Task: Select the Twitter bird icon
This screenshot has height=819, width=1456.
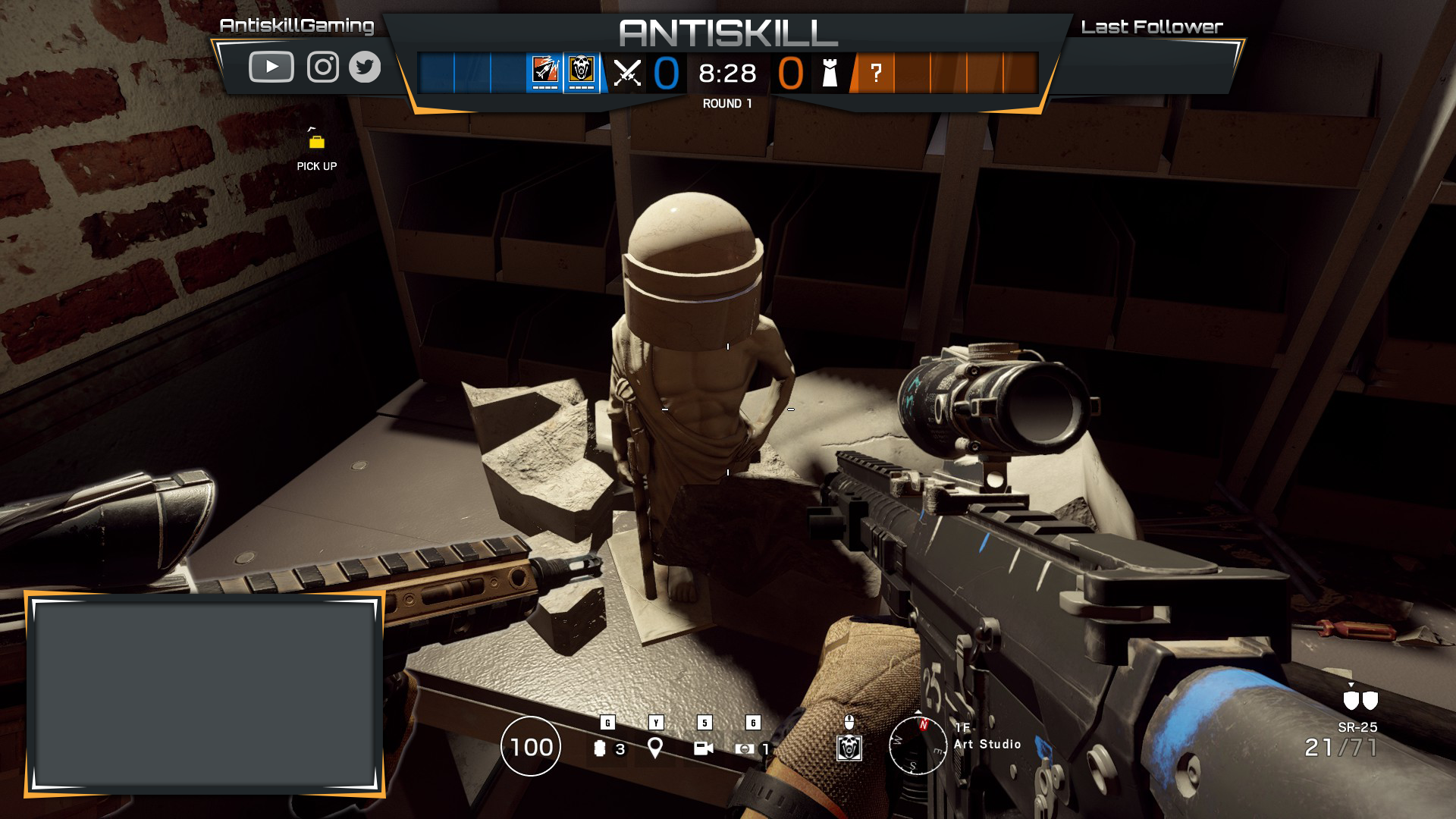Action: (365, 67)
